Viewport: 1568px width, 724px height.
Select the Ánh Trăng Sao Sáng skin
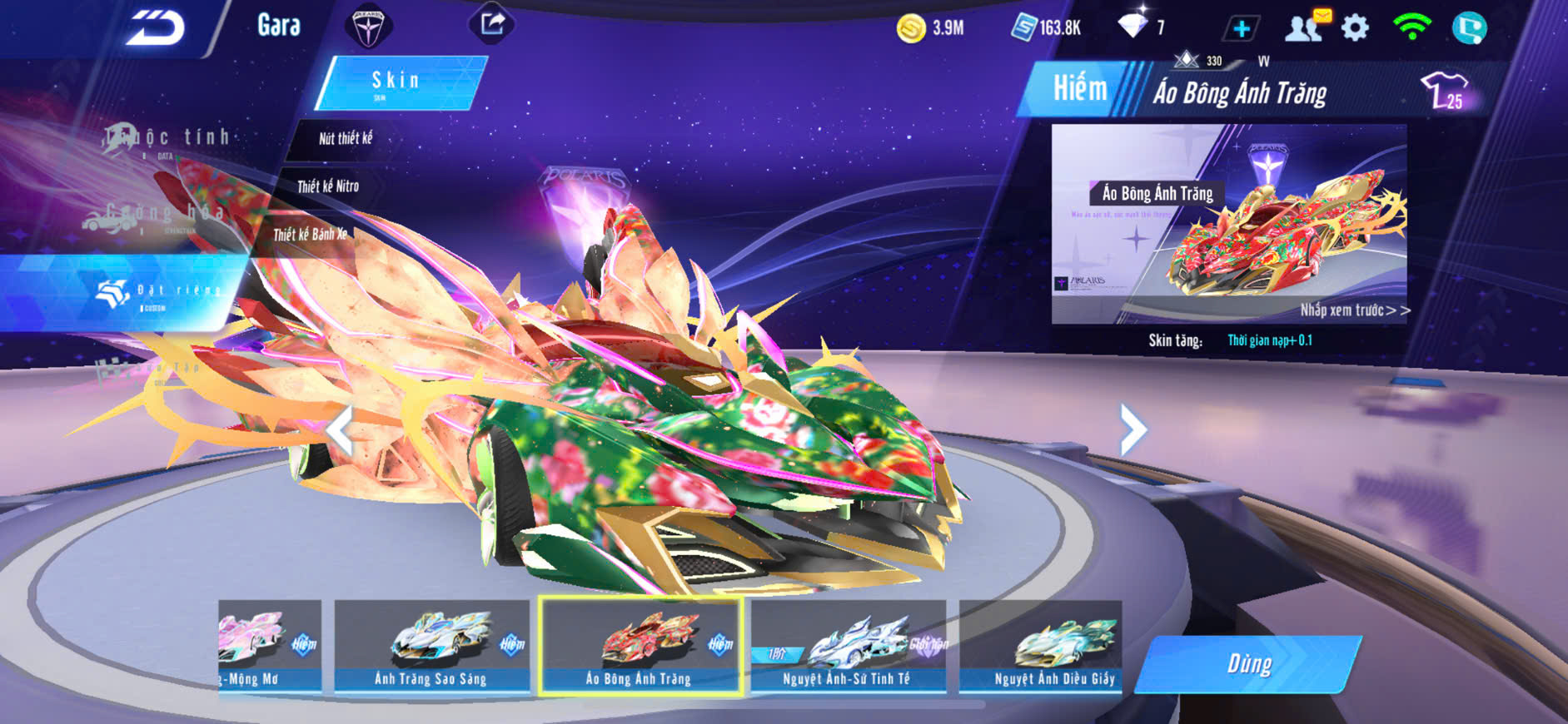(x=431, y=646)
